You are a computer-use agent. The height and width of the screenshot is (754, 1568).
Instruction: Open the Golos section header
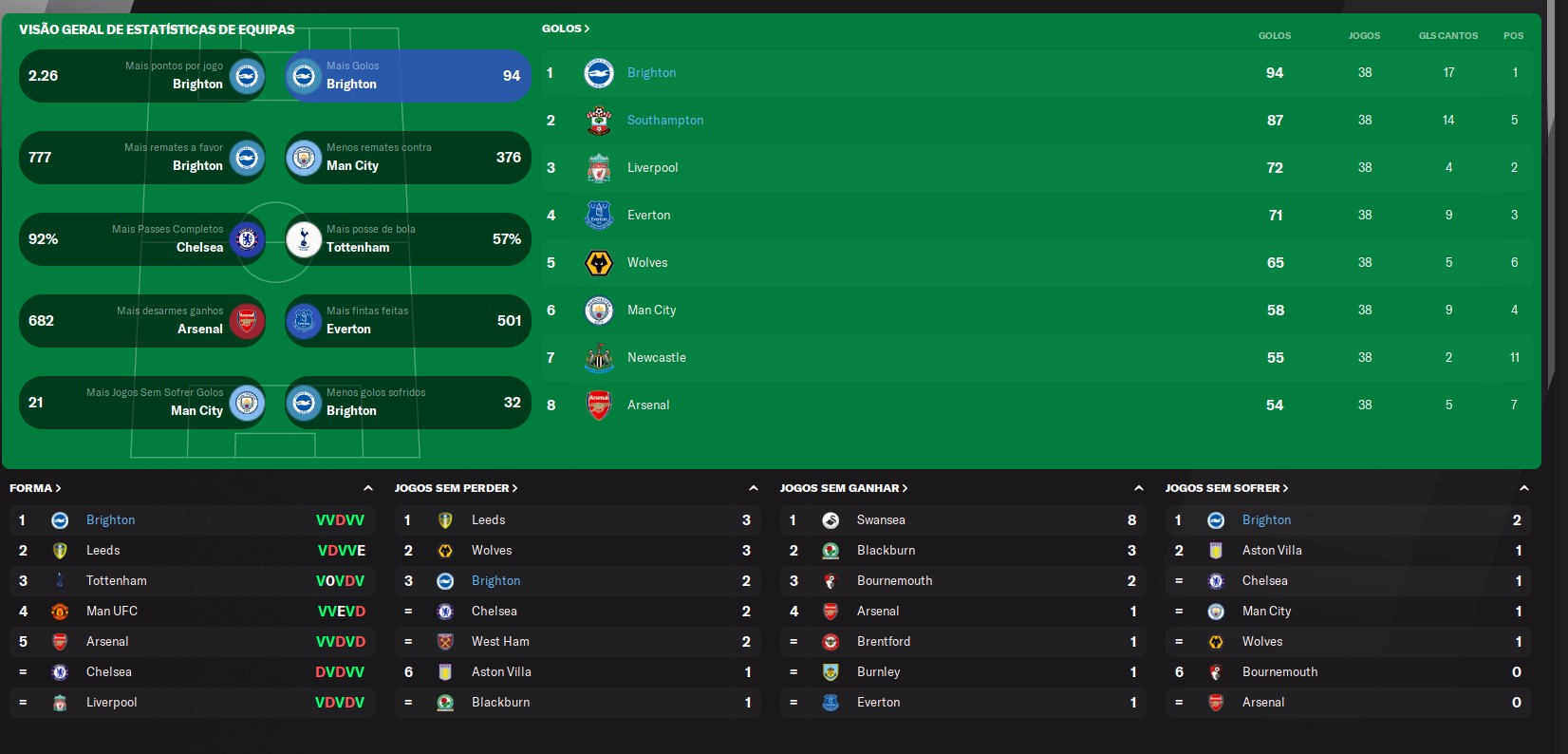tap(566, 28)
